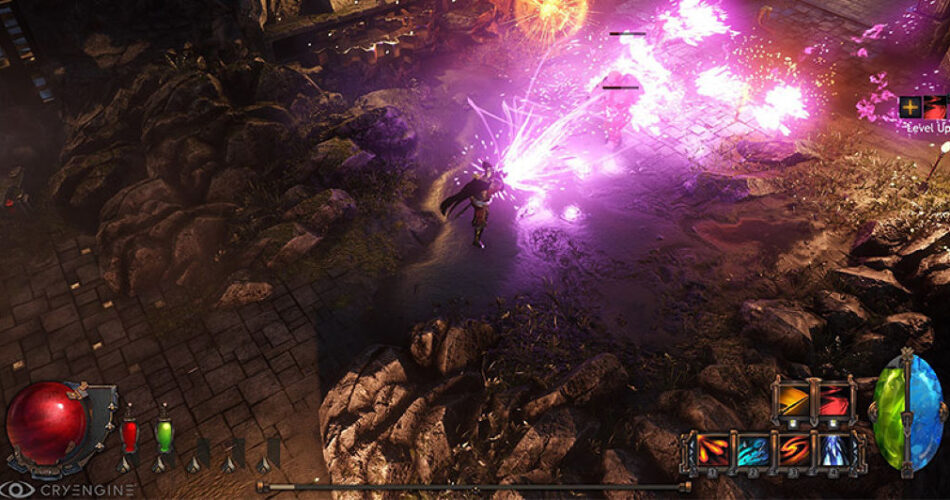The width and height of the screenshot is (950, 500).
Task: Click the yellow plus Level Up button
Action: click(911, 107)
